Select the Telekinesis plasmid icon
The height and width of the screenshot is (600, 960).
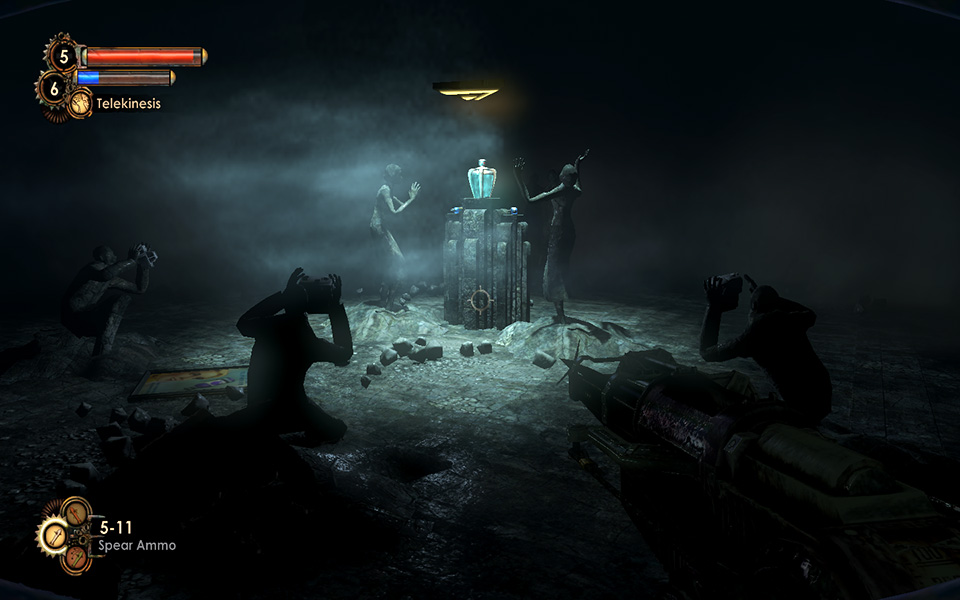tap(79, 103)
